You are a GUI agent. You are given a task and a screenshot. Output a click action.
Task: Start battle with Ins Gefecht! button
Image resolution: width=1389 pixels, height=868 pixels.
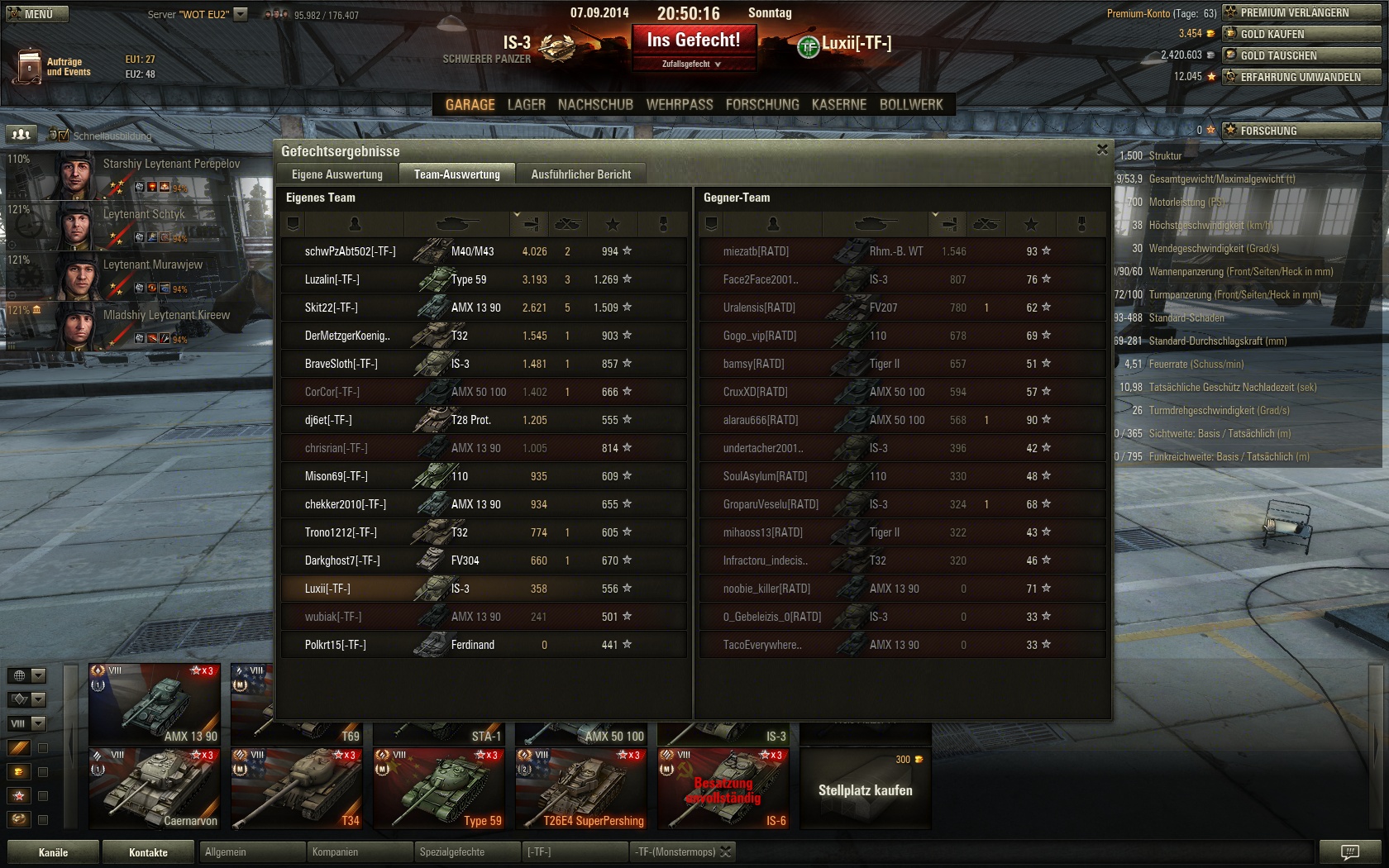(694, 41)
